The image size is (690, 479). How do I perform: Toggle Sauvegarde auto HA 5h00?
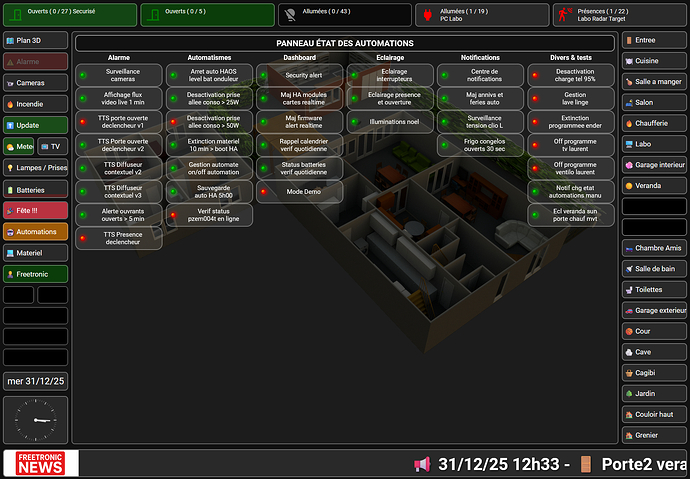pos(209,191)
